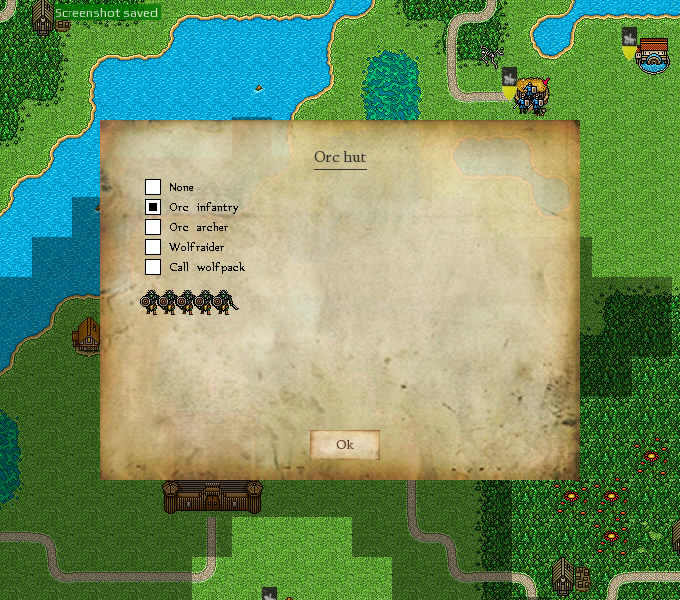
Task: Select the None recruitment option
Action: [x=153, y=187]
